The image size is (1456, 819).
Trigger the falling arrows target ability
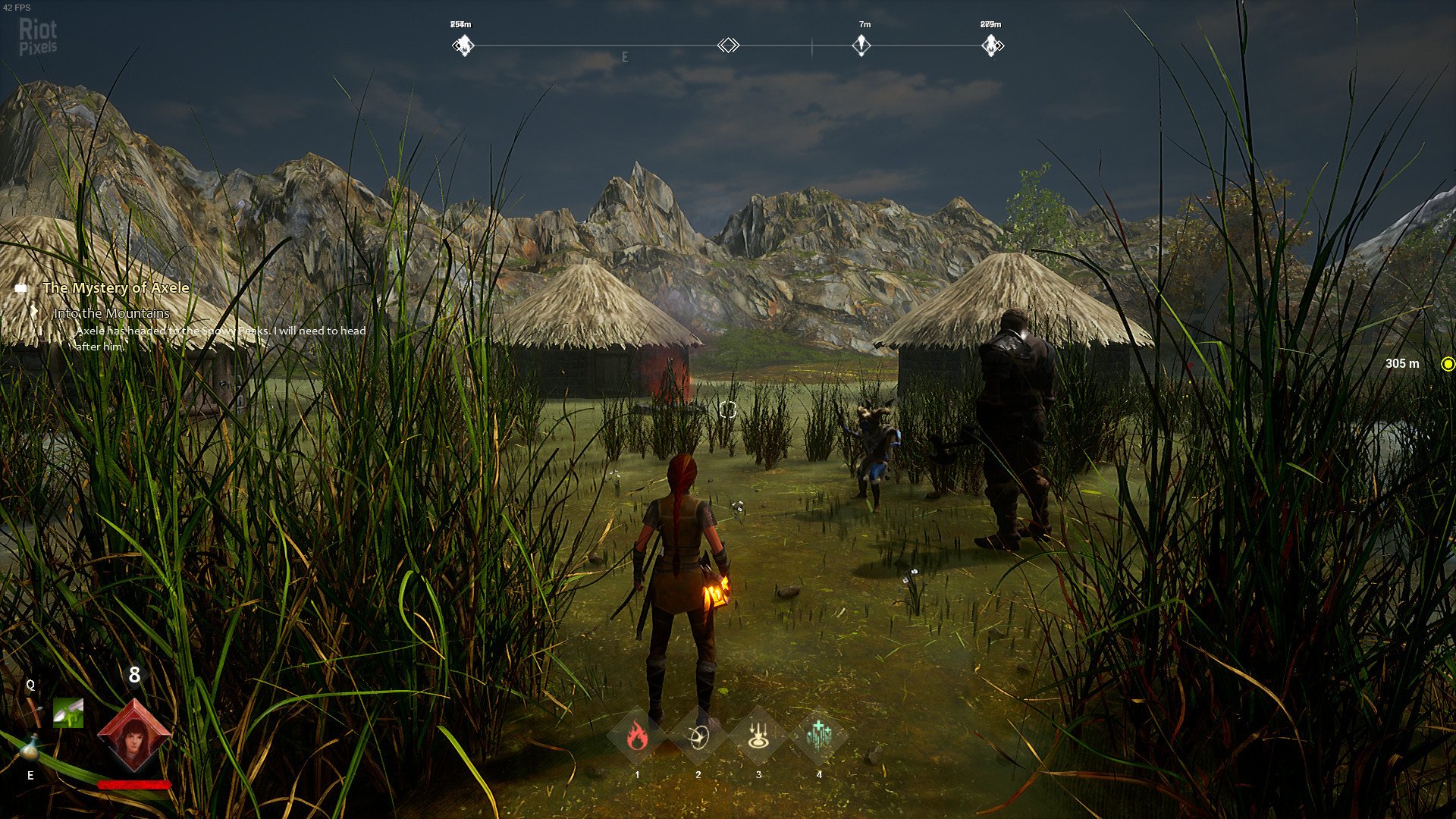(758, 736)
